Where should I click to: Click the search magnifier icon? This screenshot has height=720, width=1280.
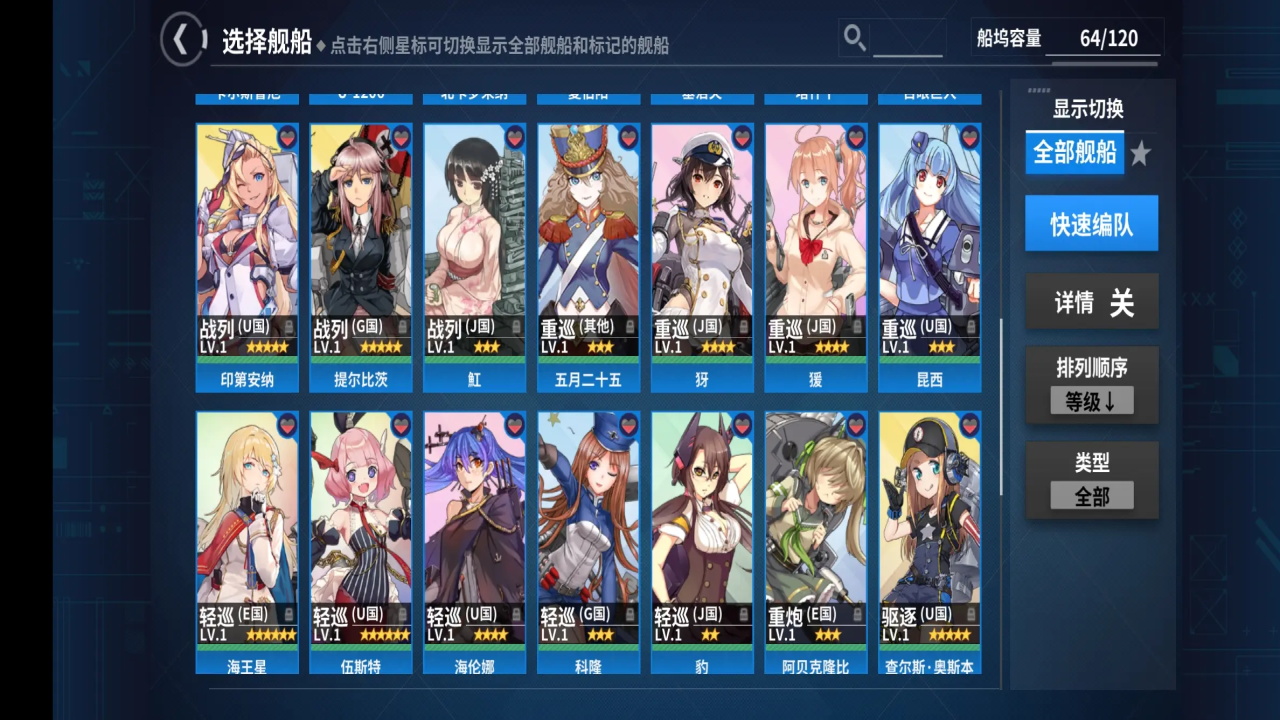pyautogui.click(x=854, y=37)
